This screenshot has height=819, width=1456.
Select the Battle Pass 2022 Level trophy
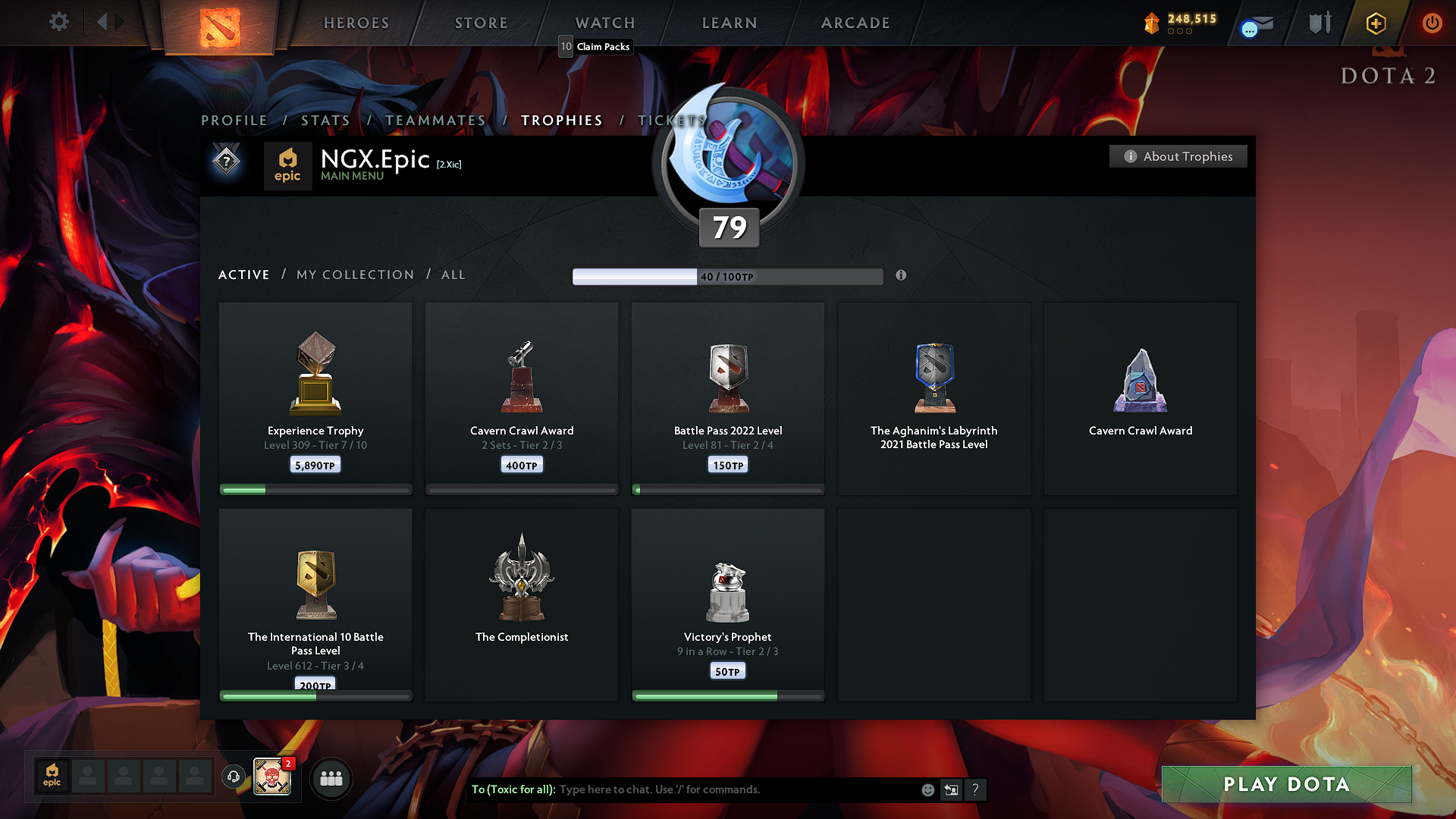pyautogui.click(x=728, y=398)
